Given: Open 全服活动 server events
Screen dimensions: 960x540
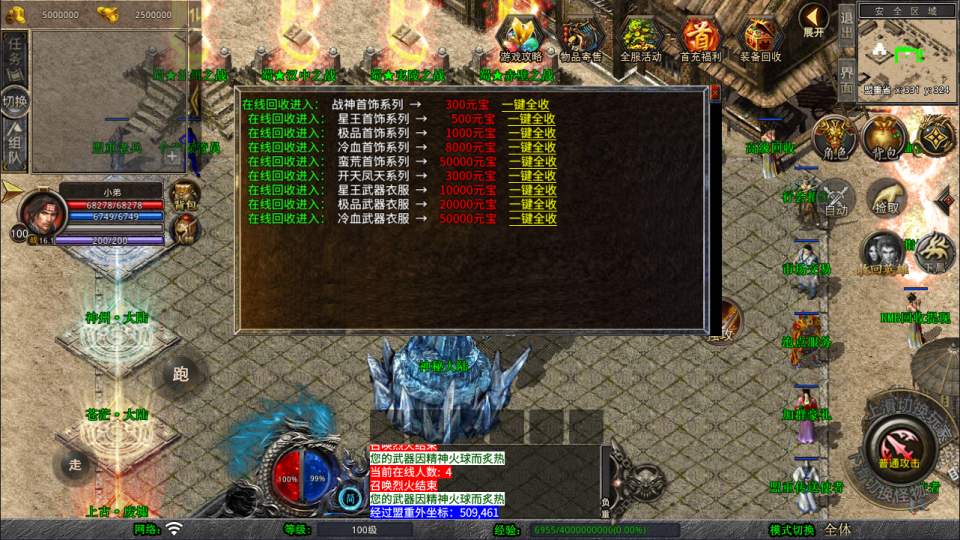Looking at the screenshot, I should [640, 40].
